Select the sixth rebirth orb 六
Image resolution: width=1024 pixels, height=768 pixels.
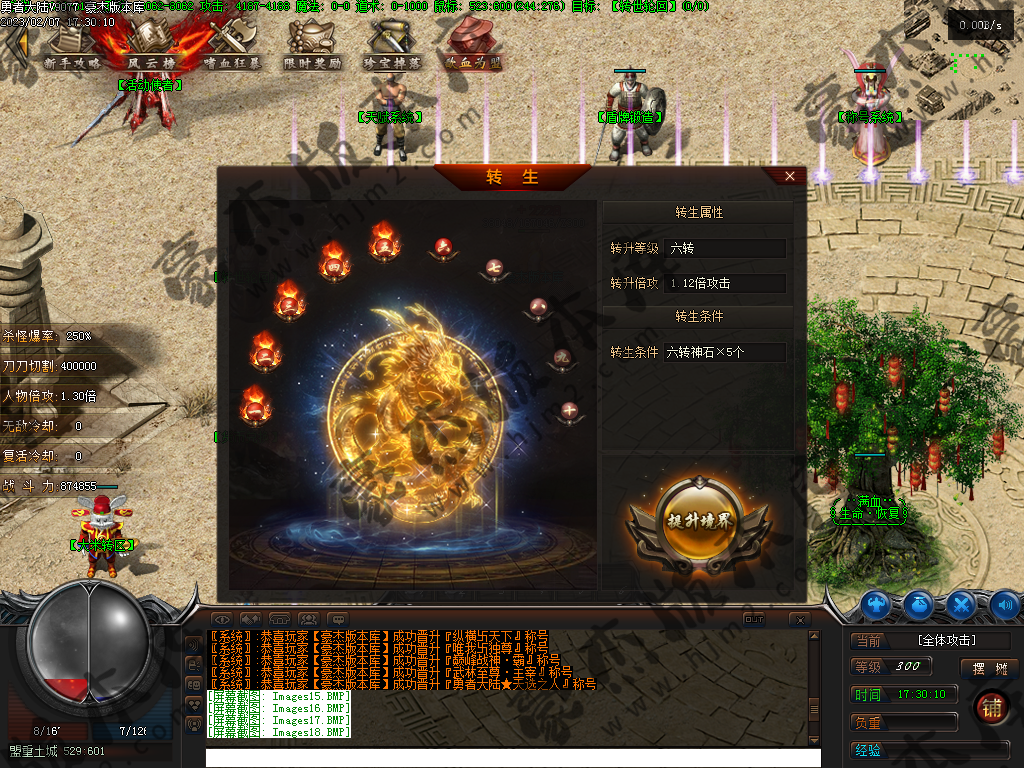coord(443,246)
